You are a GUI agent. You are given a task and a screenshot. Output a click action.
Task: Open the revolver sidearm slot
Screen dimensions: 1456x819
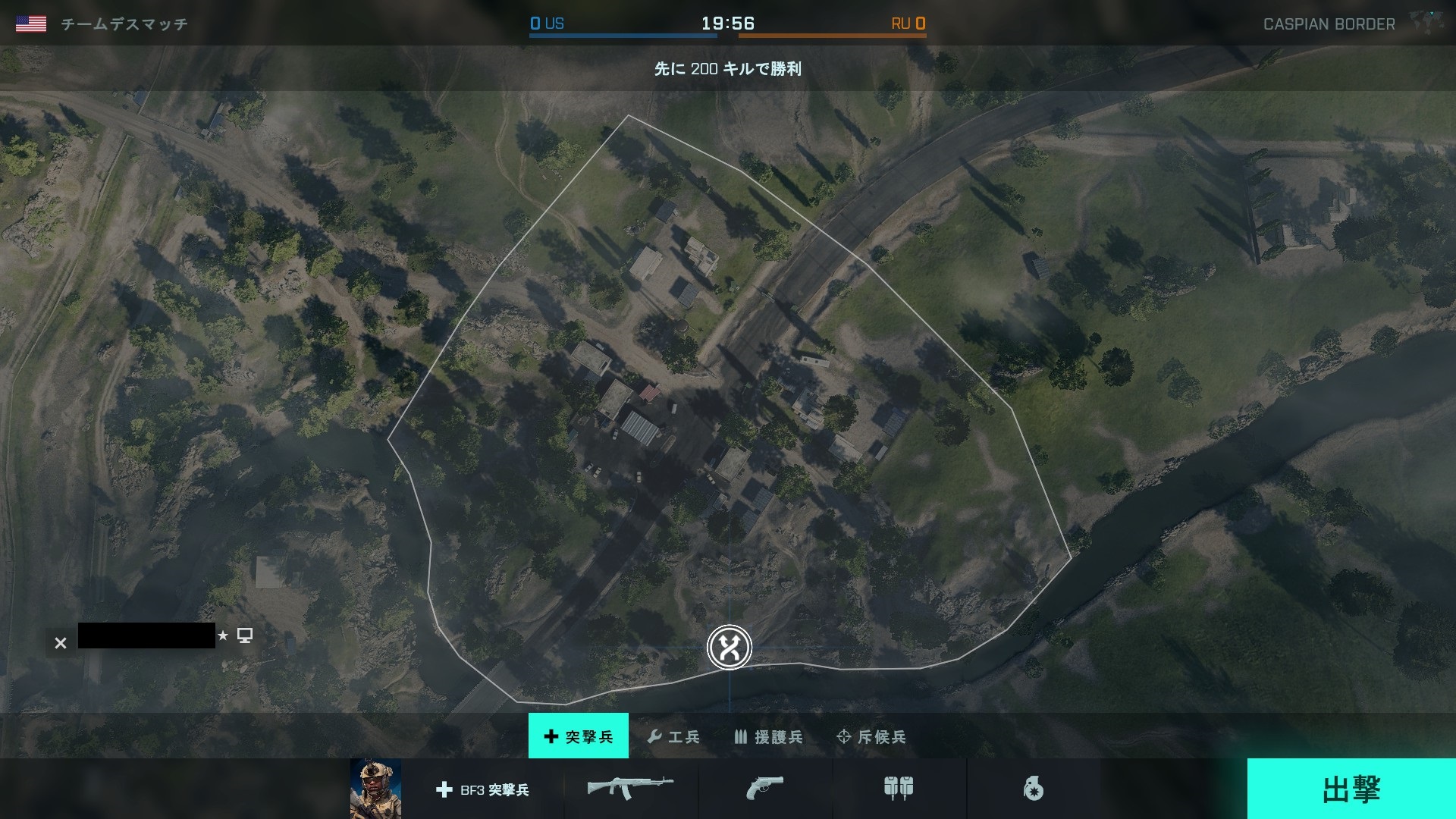764,789
